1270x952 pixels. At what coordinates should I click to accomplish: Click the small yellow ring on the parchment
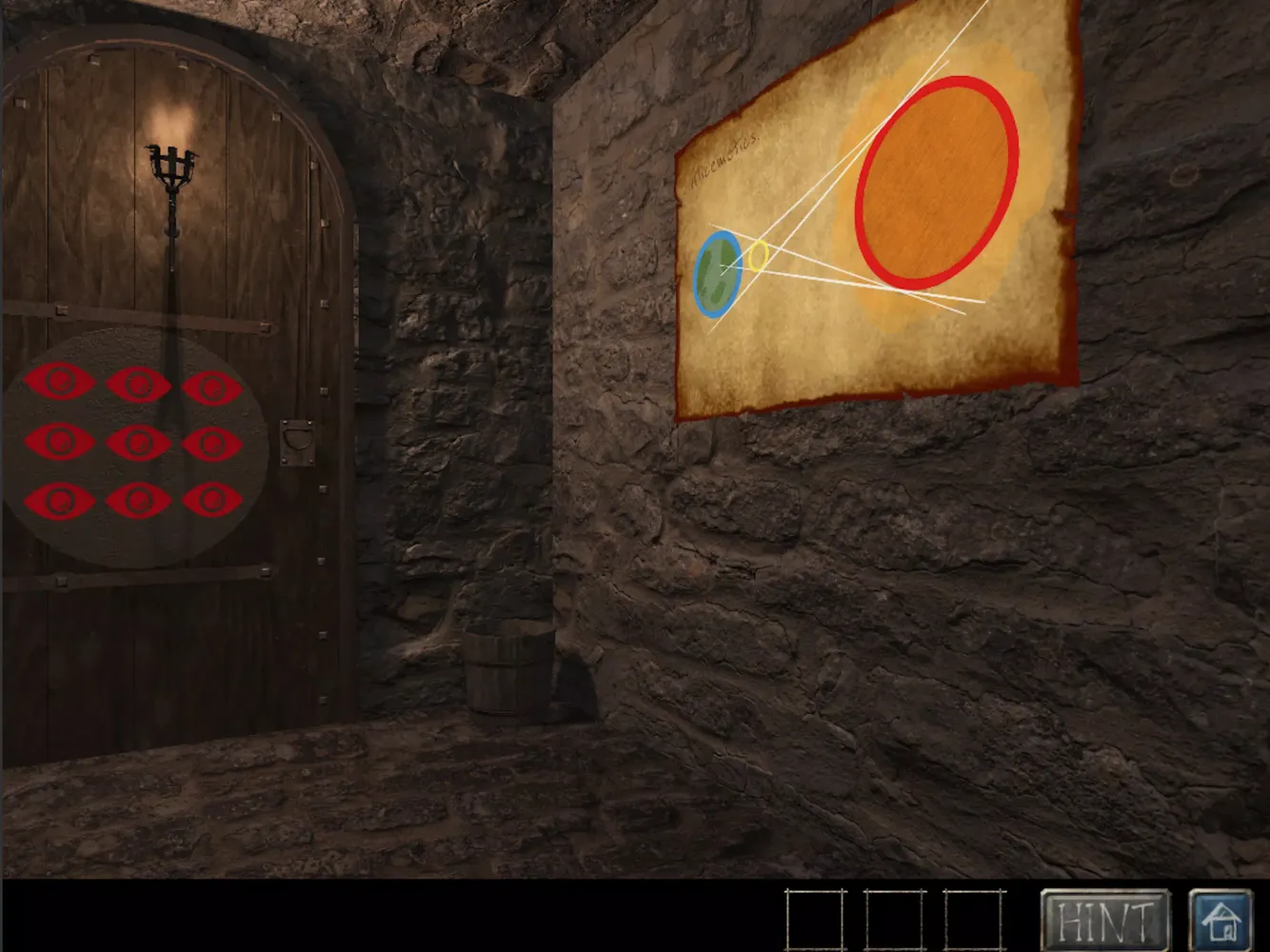coord(757,255)
